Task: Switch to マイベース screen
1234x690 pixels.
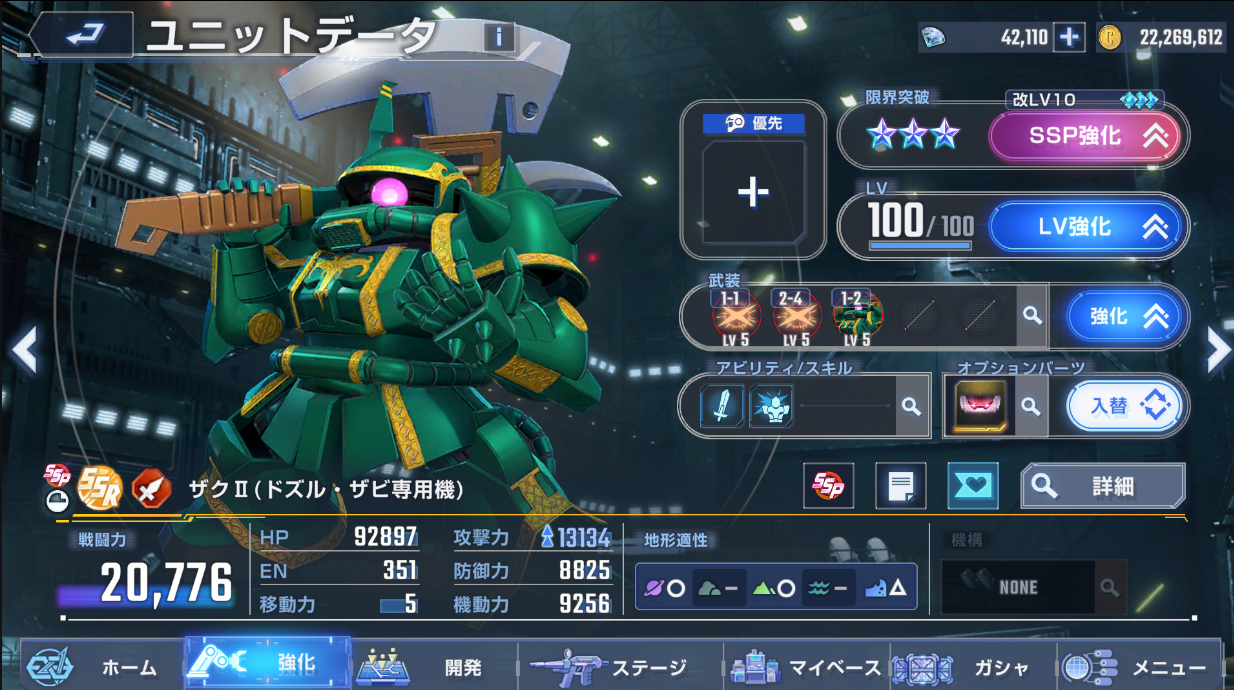Action: click(808, 666)
